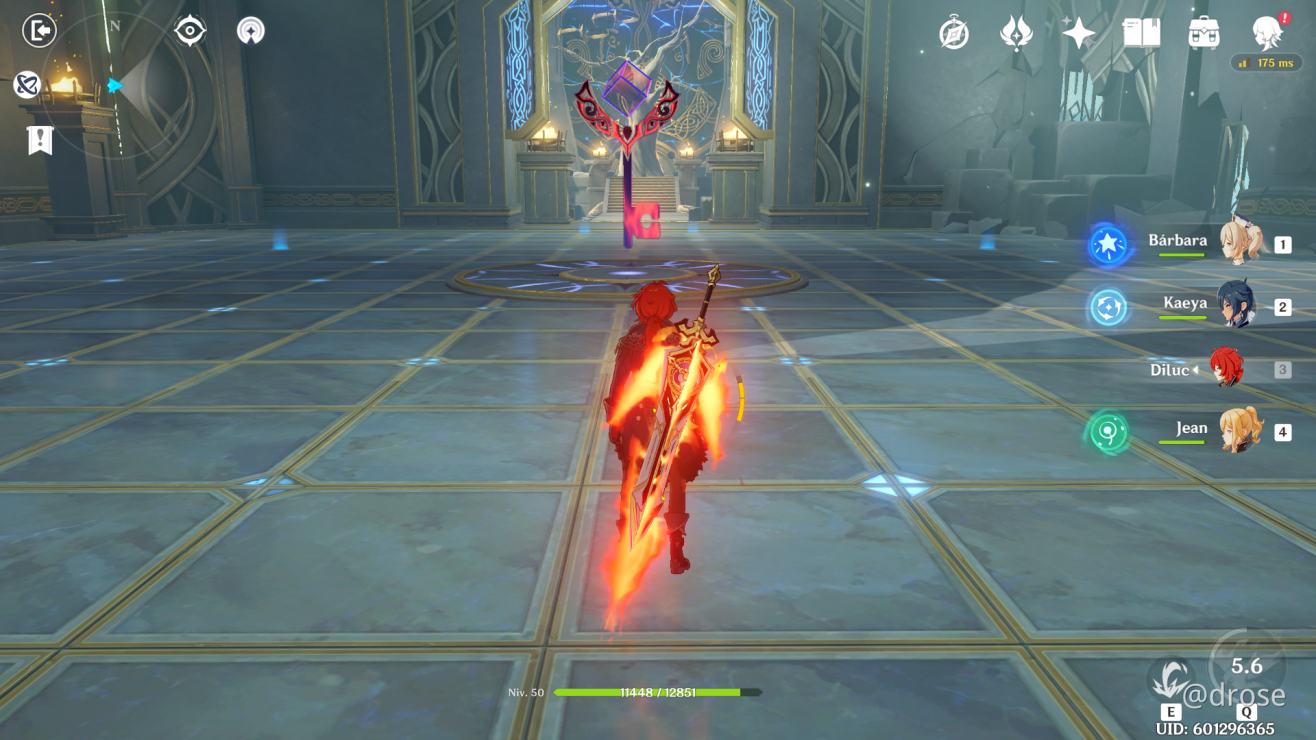Open the backpack inventory
The height and width of the screenshot is (740, 1316).
pyautogui.click(x=1203, y=33)
